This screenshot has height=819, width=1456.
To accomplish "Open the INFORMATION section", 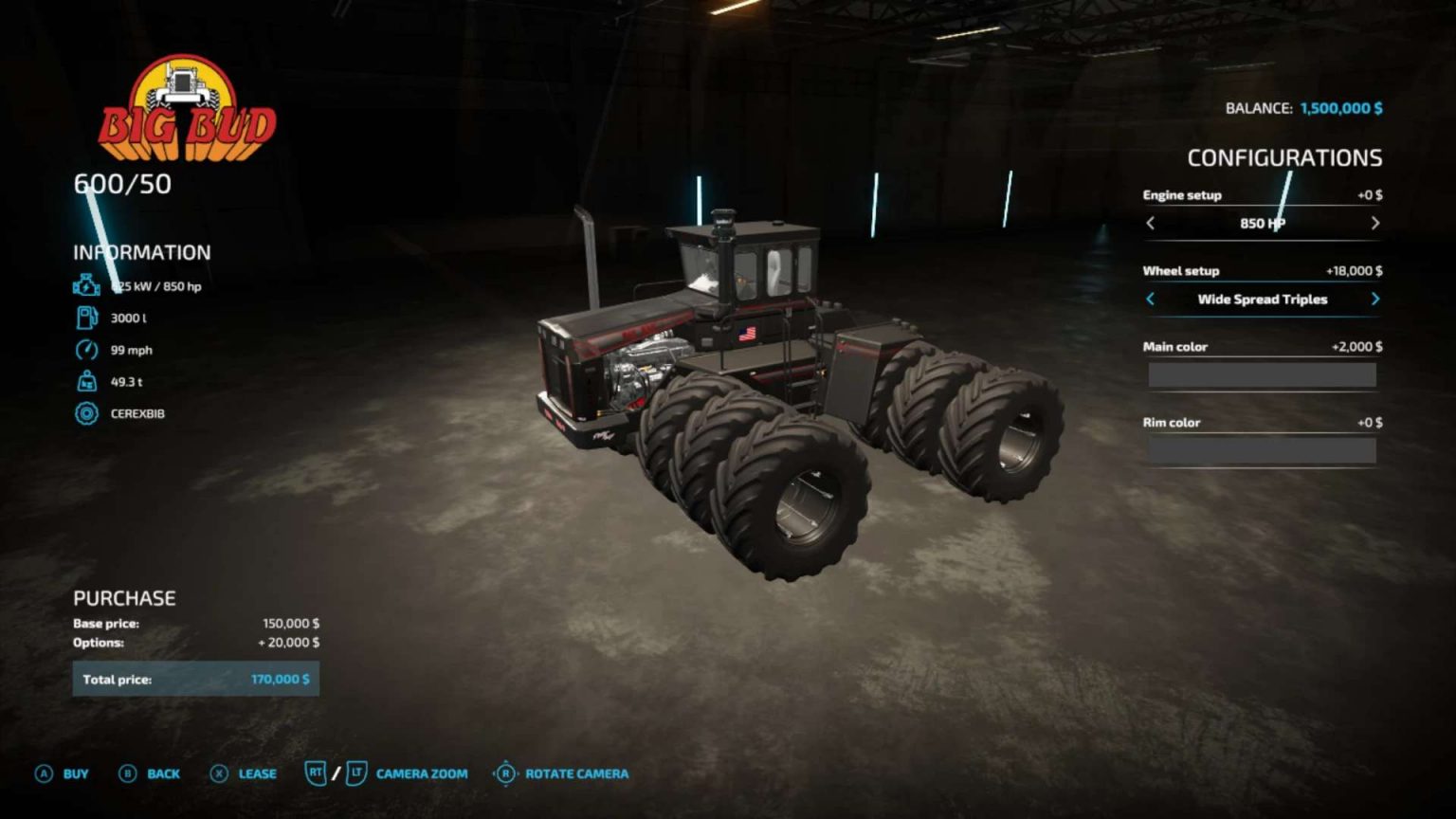I will (140, 252).
